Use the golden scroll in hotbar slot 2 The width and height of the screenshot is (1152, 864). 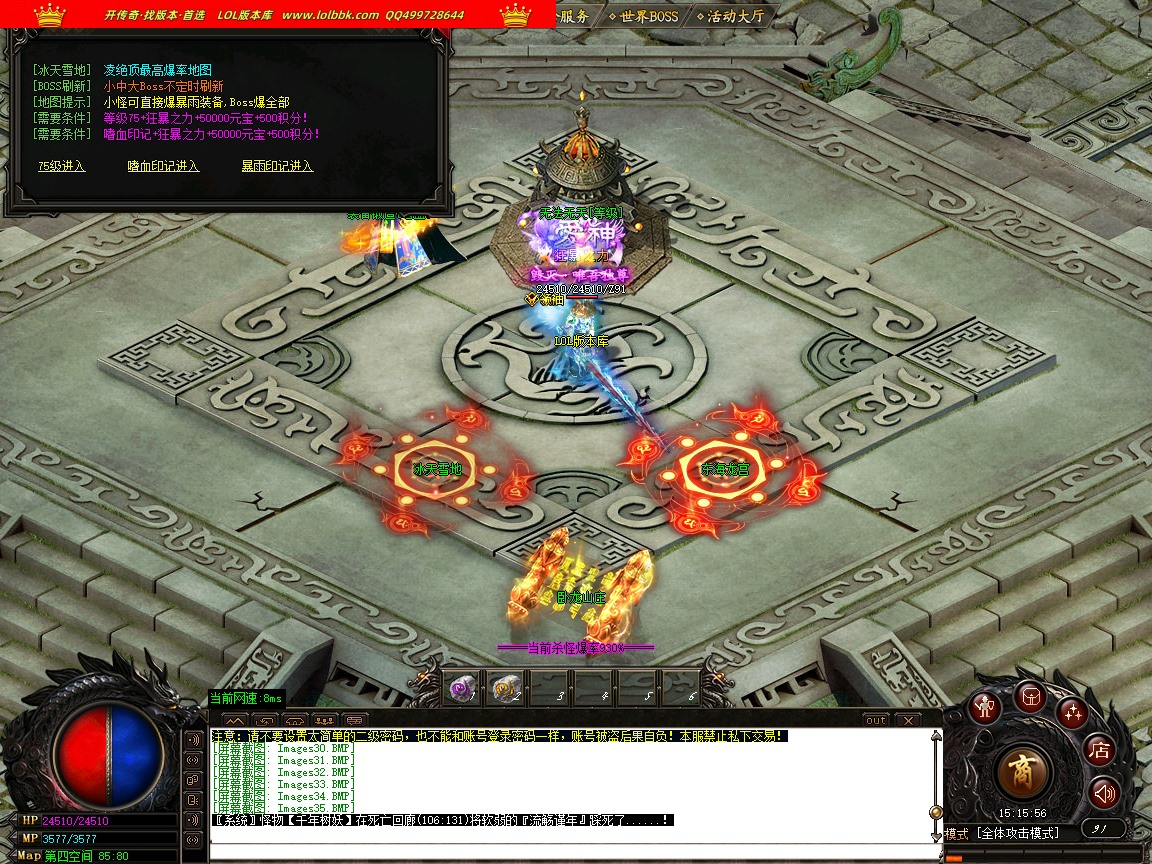click(504, 687)
